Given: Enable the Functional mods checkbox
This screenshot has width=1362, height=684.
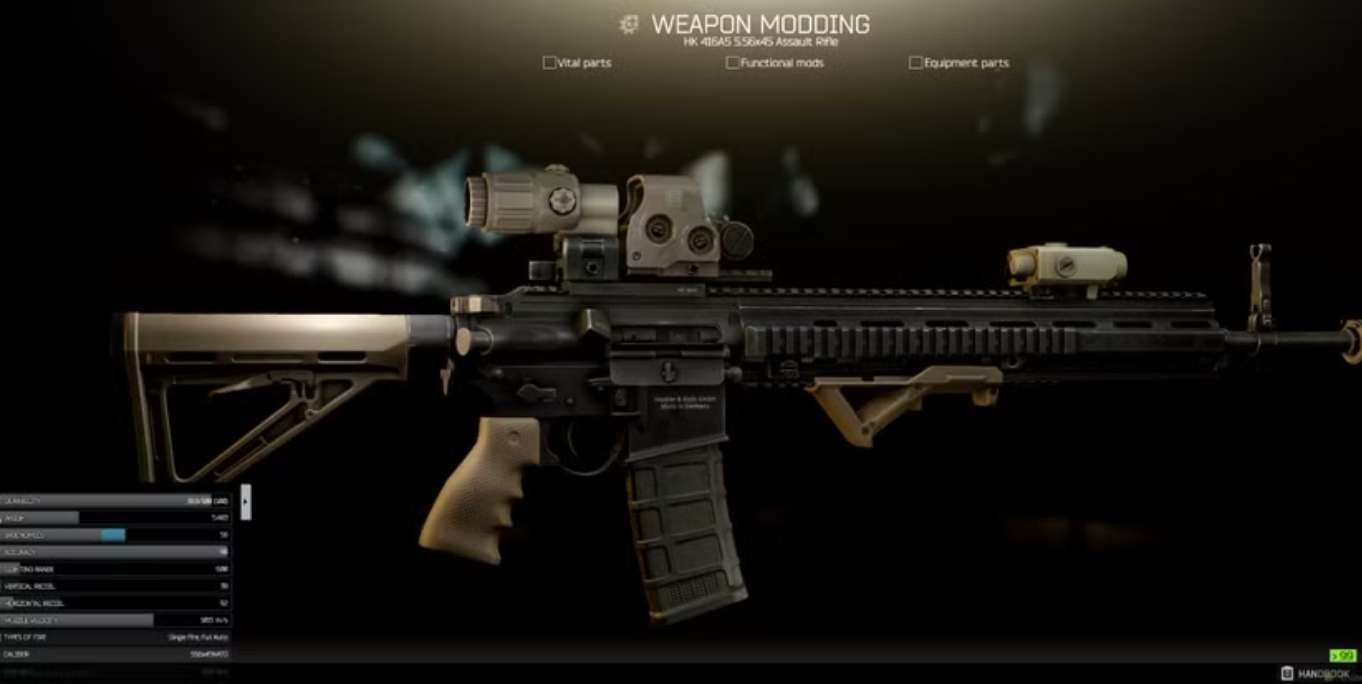Looking at the screenshot, I should click(733, 63).
